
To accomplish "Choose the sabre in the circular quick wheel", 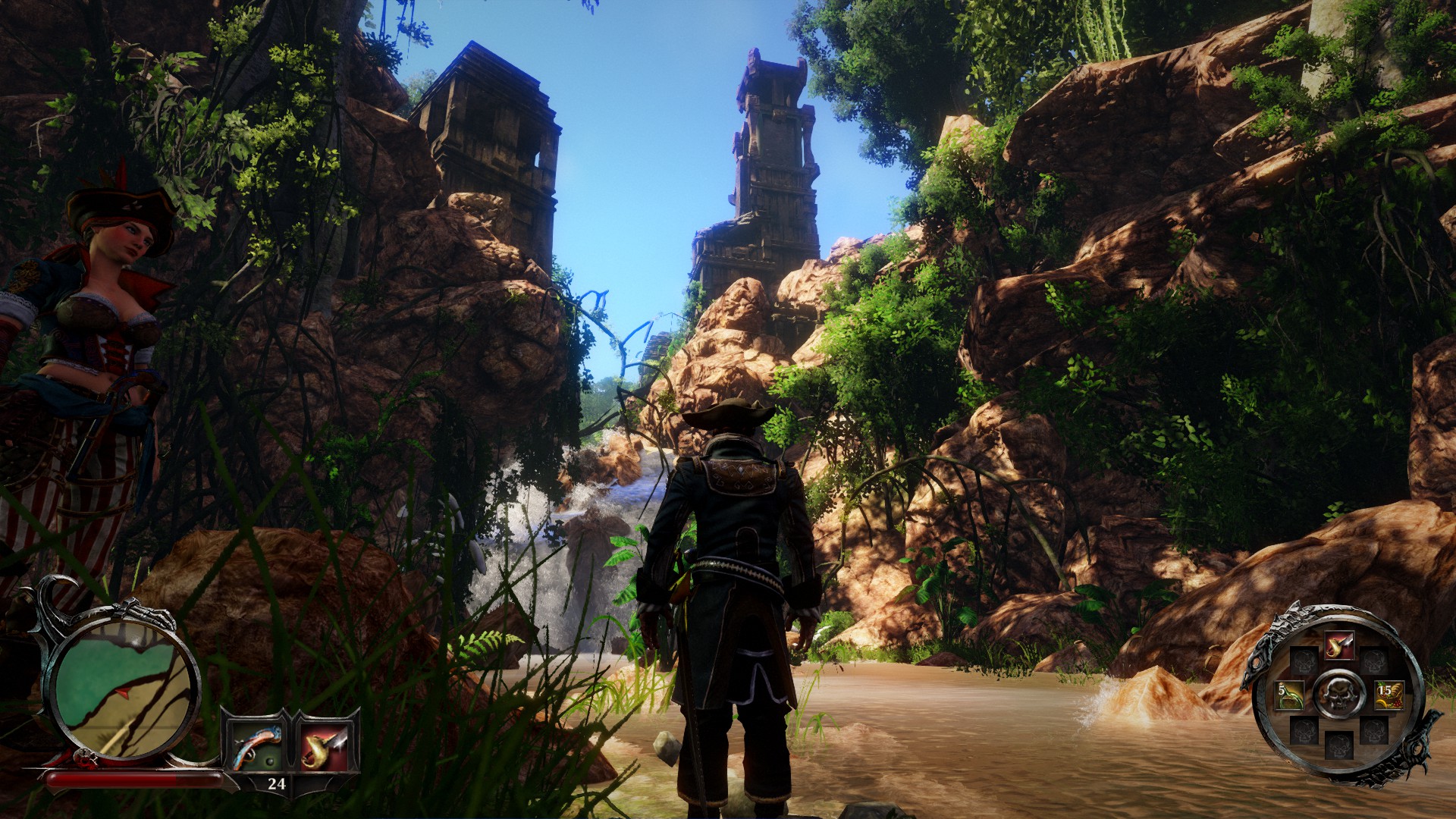I will [1338, 646].
